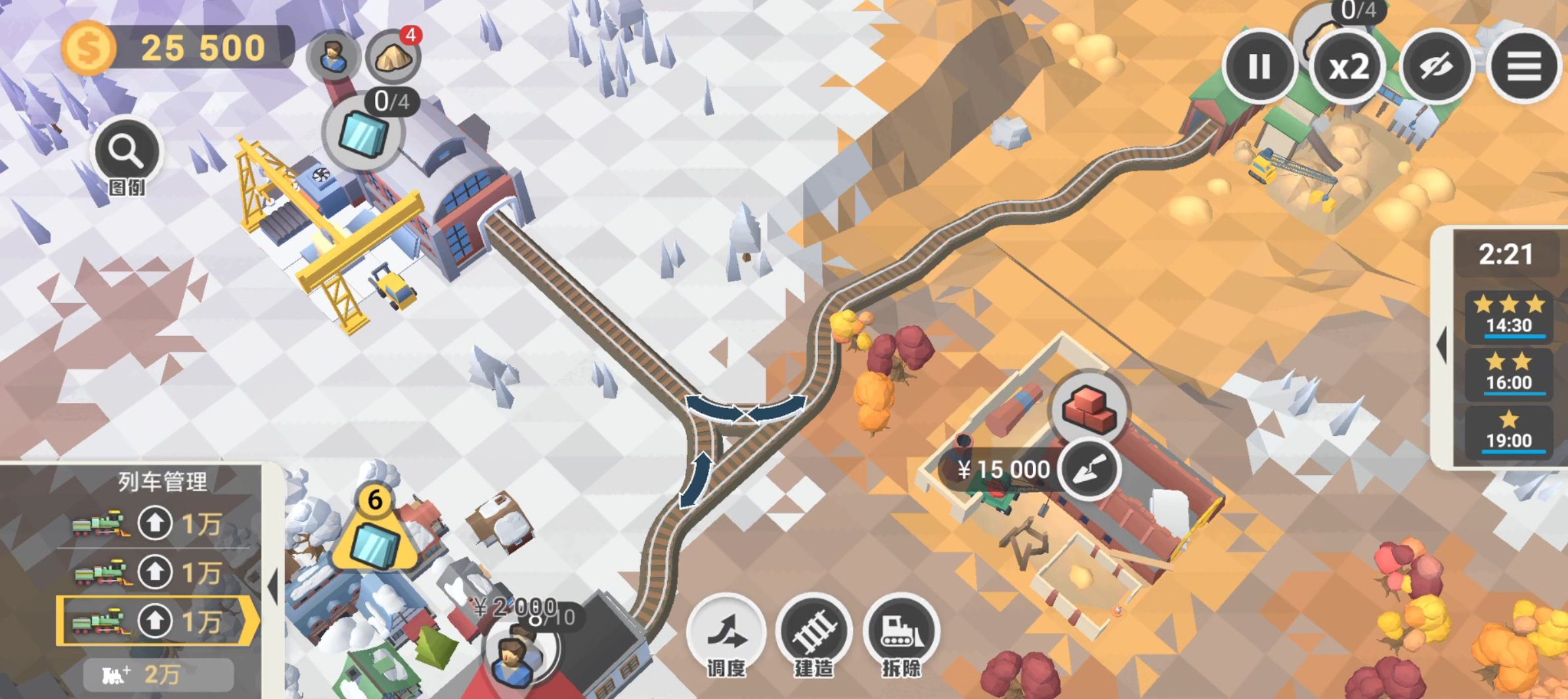Upgrade the highlighted third train
Viewport: 1568px width, 699px height.
[155, 621]
